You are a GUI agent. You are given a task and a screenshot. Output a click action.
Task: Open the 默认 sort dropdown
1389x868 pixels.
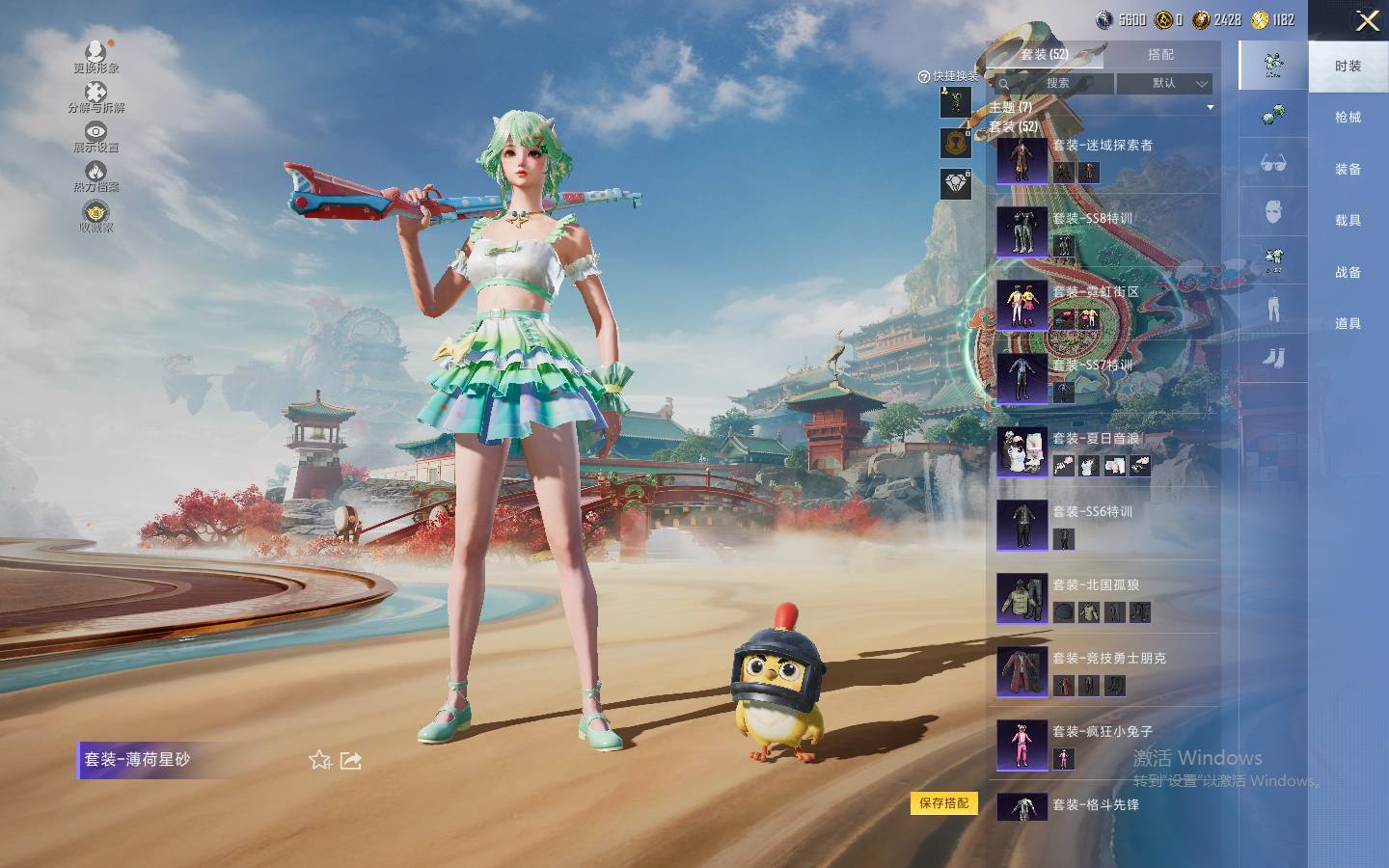click(1164, 84)
